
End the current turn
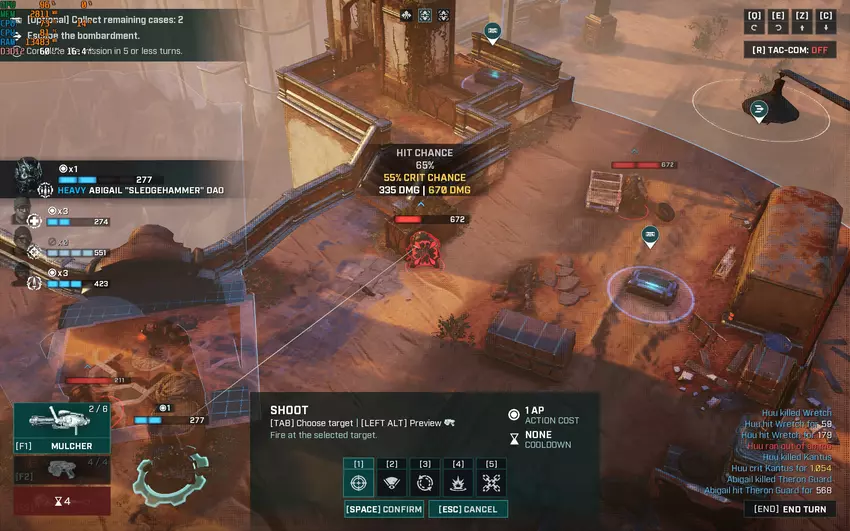[x=790, y=509]
